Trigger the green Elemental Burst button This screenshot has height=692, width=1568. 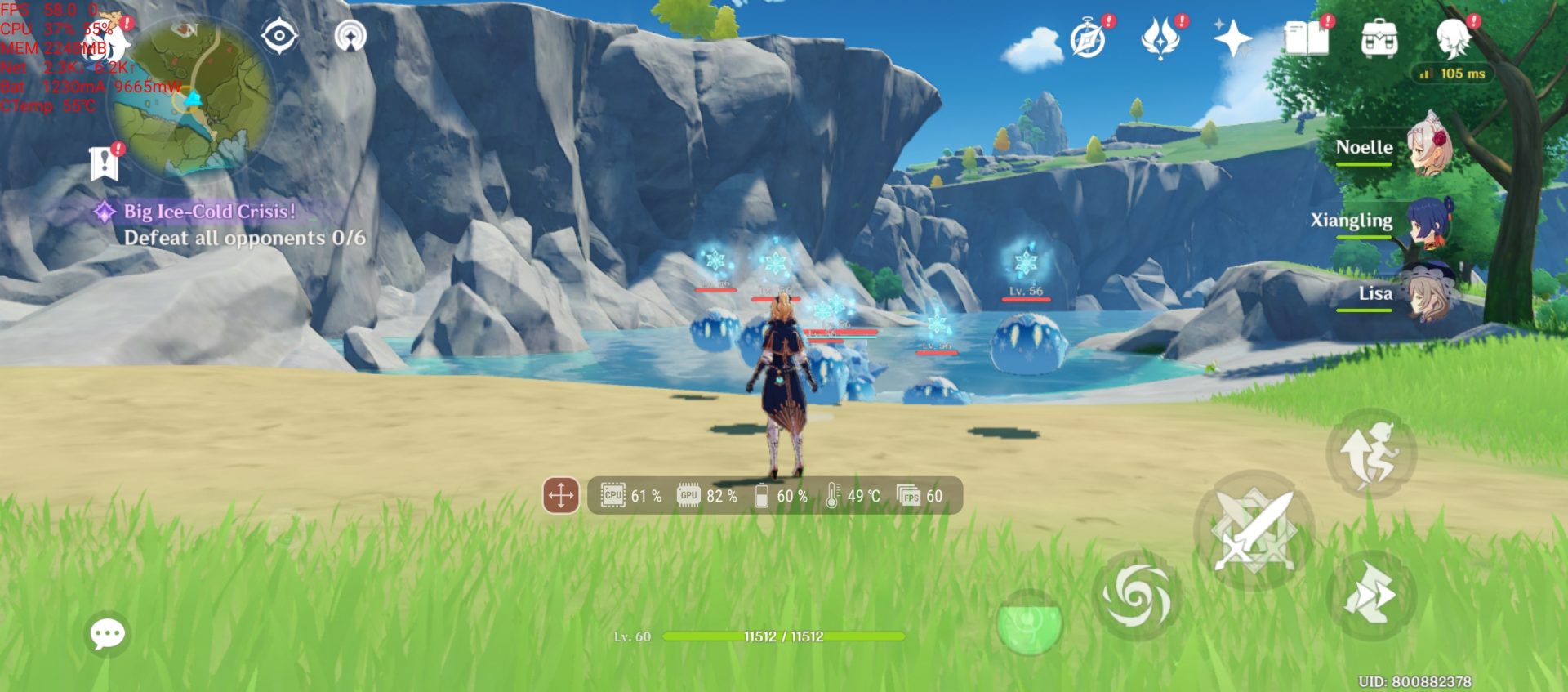point(1030,623)
